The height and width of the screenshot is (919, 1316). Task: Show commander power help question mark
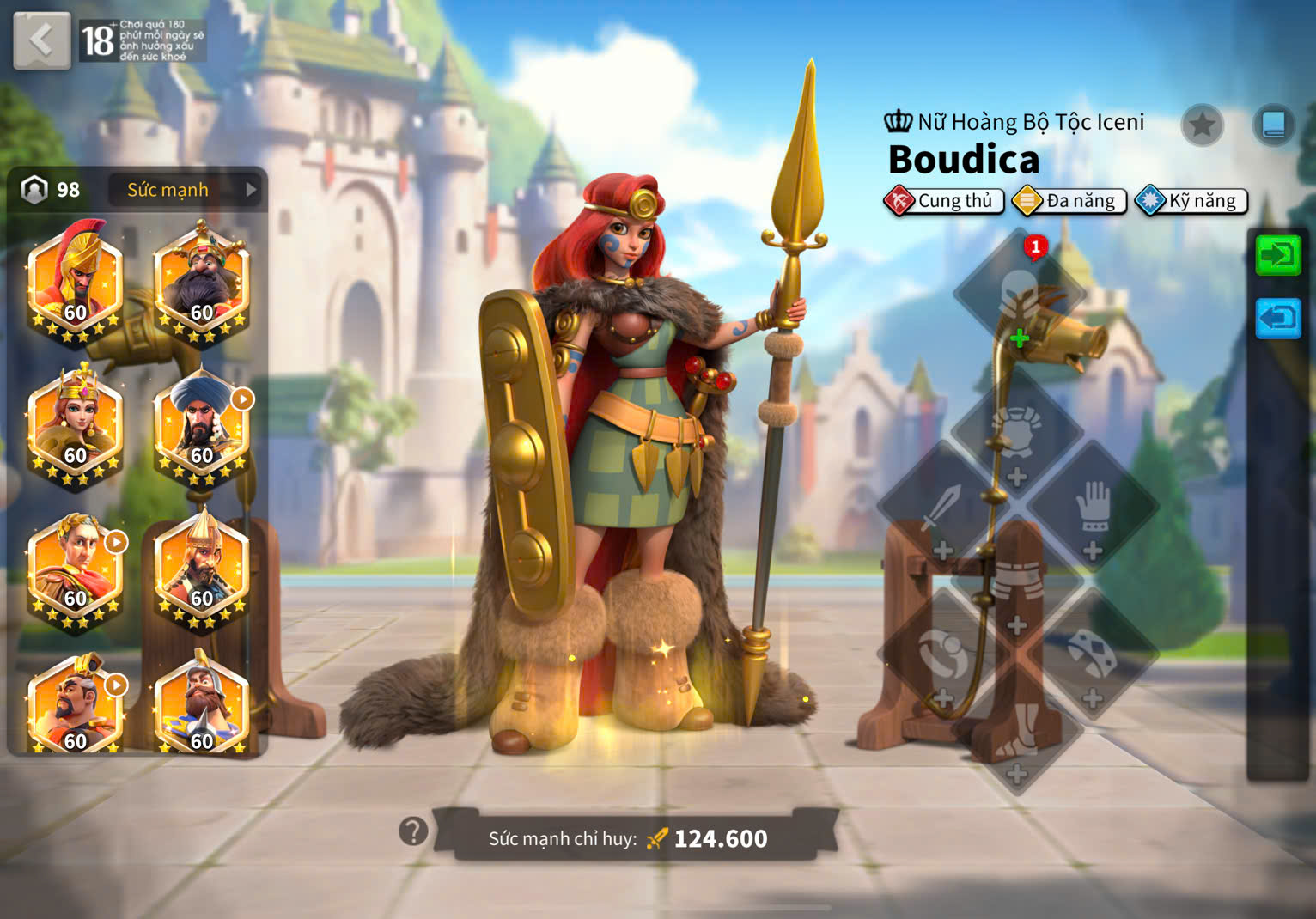[x=413, y=831]
